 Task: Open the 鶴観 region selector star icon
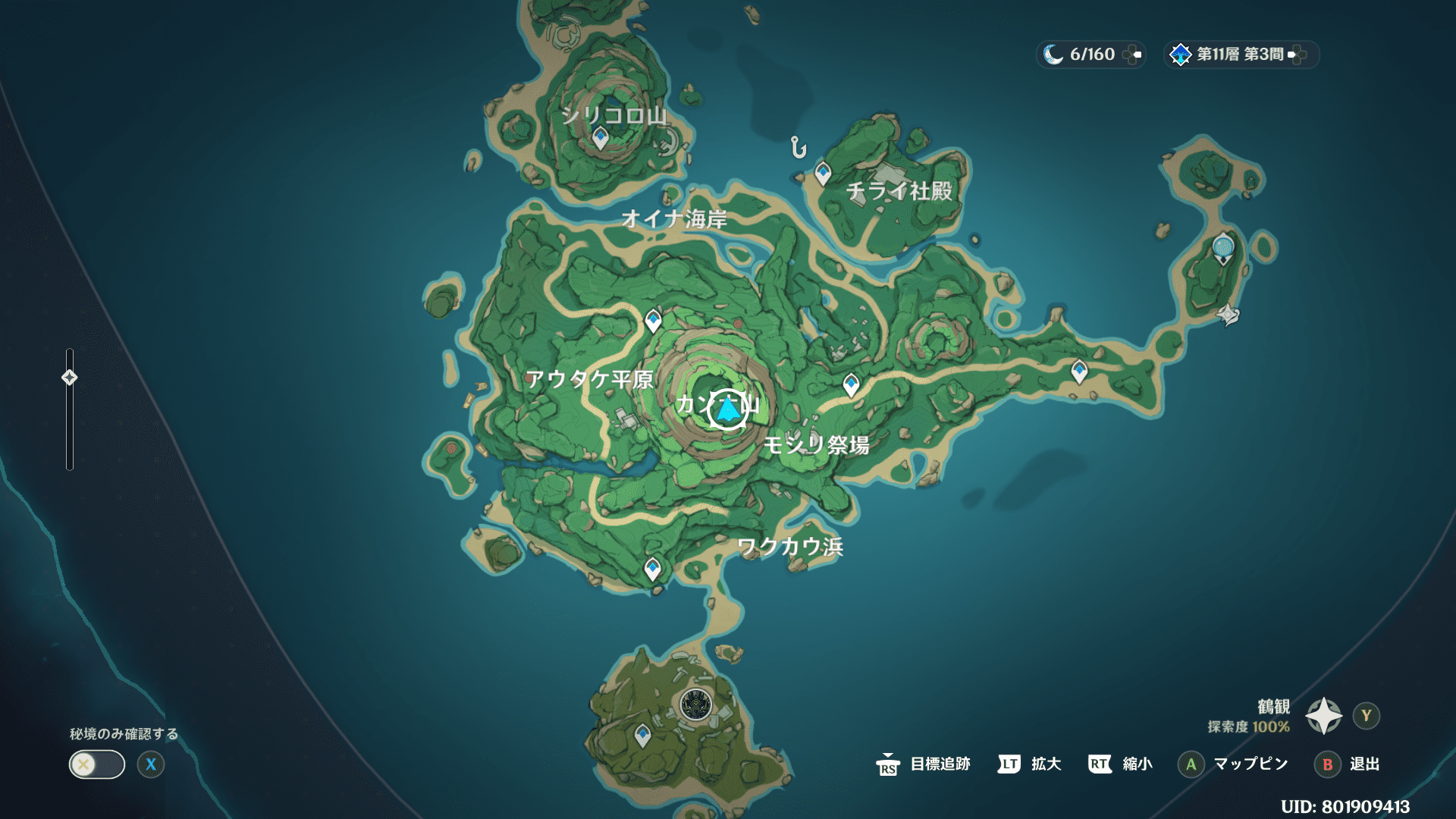[x=1323, y=716]
